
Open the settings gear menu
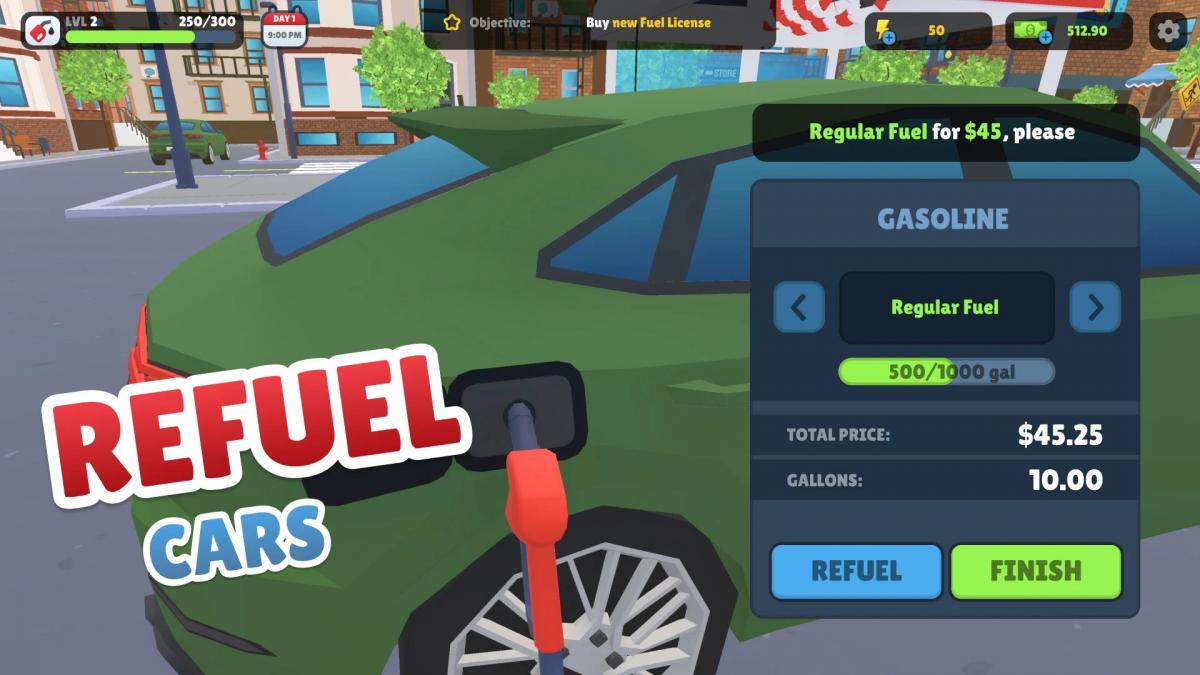click(x=1168, y=31)
